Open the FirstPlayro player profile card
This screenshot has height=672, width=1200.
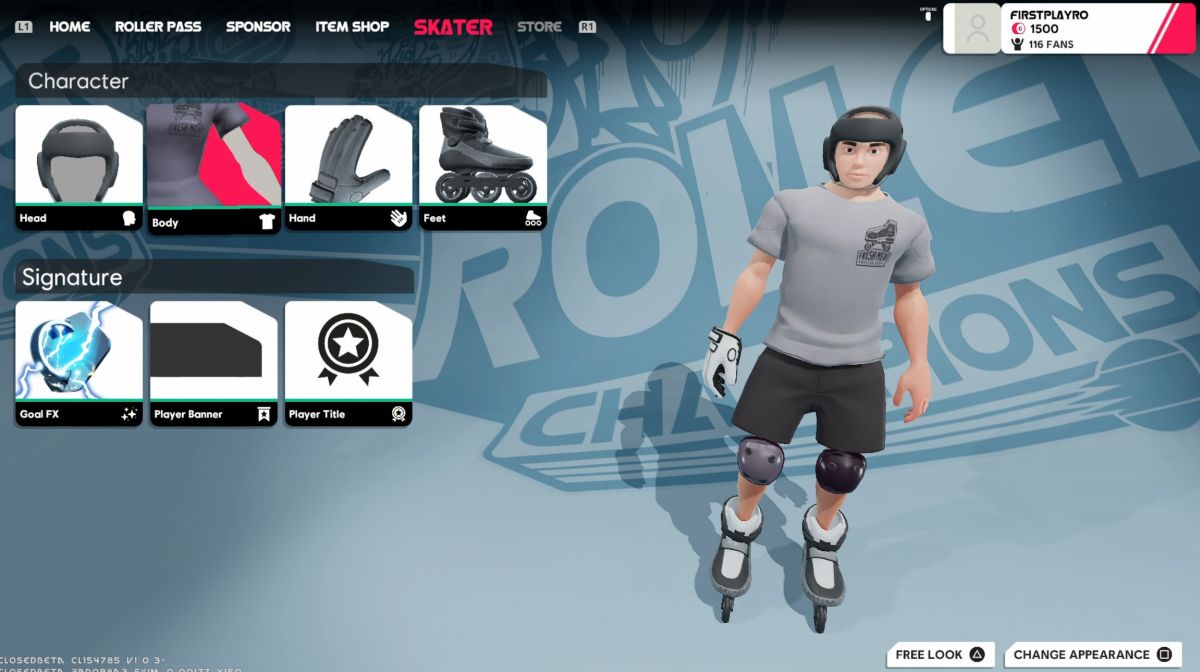click(1070, 28)
